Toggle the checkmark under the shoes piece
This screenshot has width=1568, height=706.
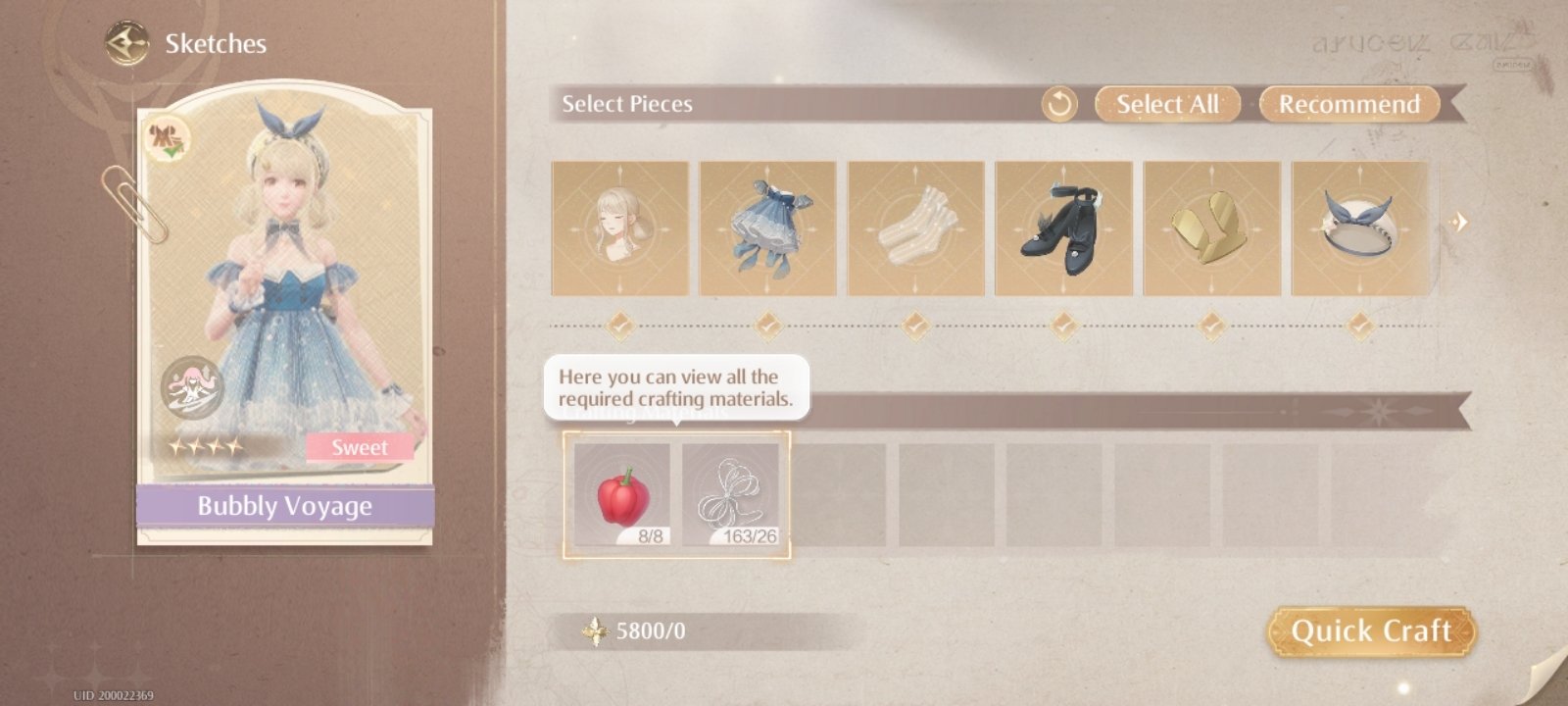(x=1063, y=324)
